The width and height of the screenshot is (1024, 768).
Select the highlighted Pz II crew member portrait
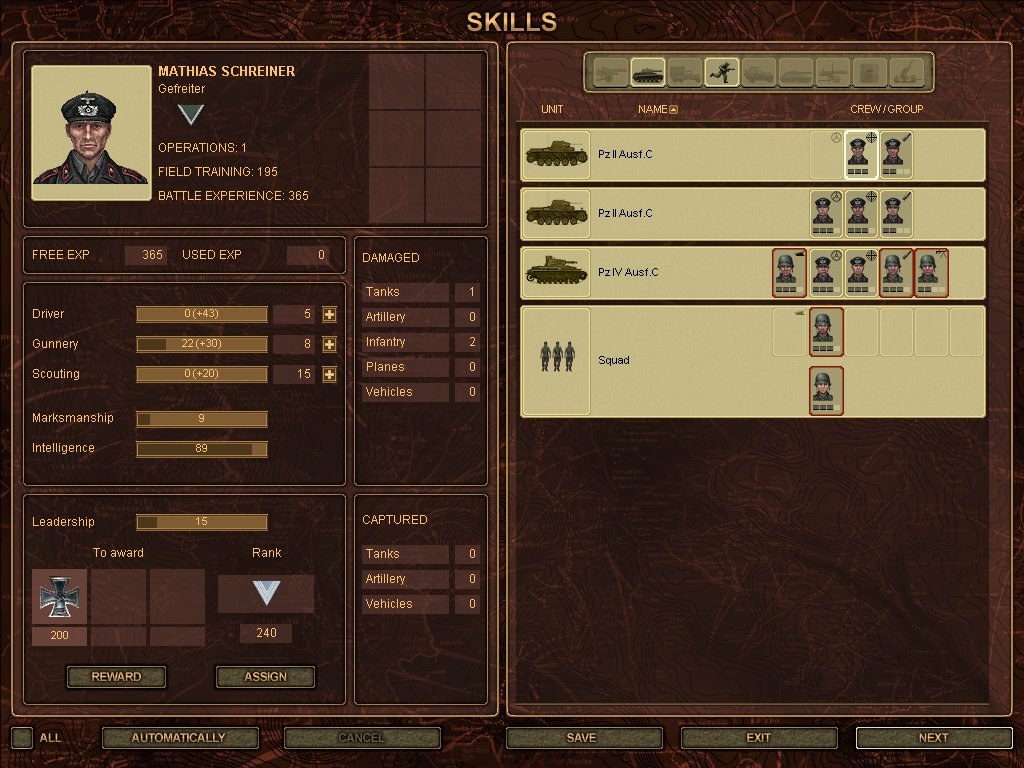click(858, 155)
